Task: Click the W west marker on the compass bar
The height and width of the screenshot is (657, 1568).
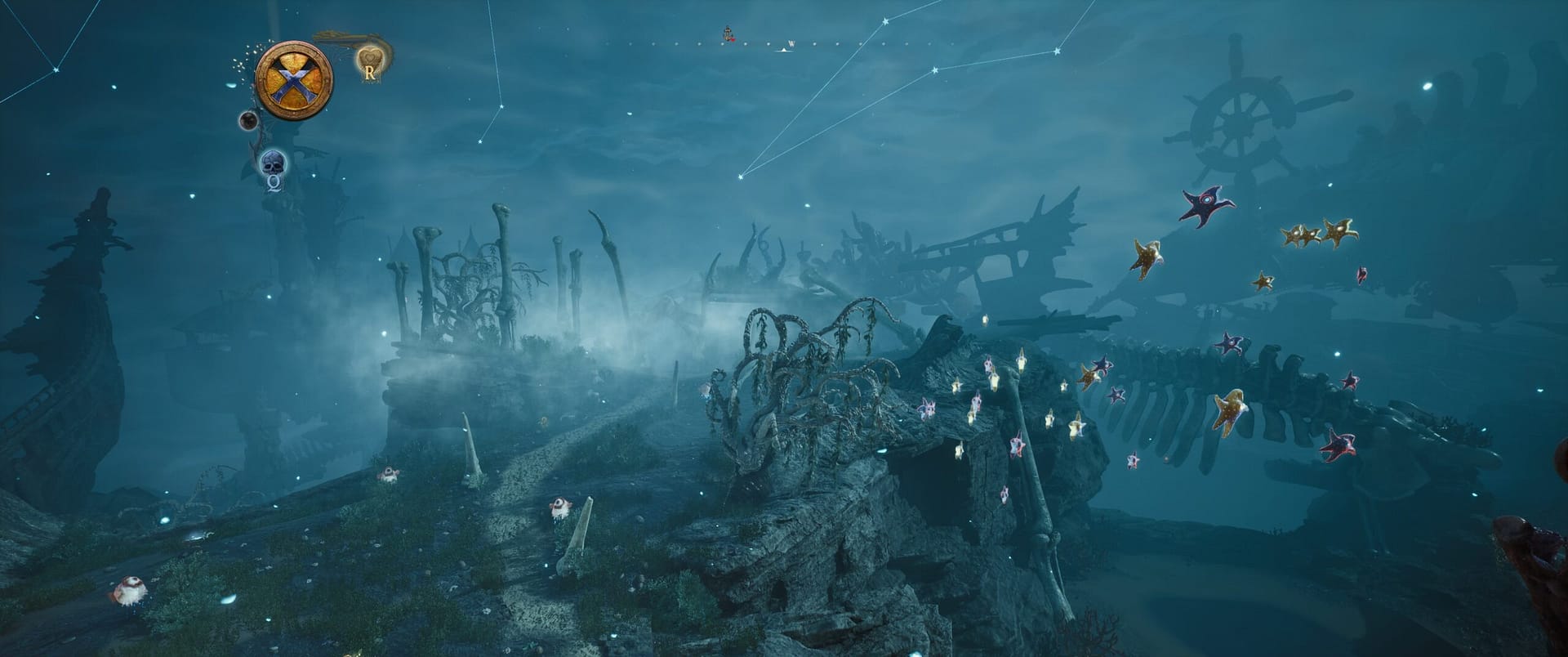Action: click(791, 43)
